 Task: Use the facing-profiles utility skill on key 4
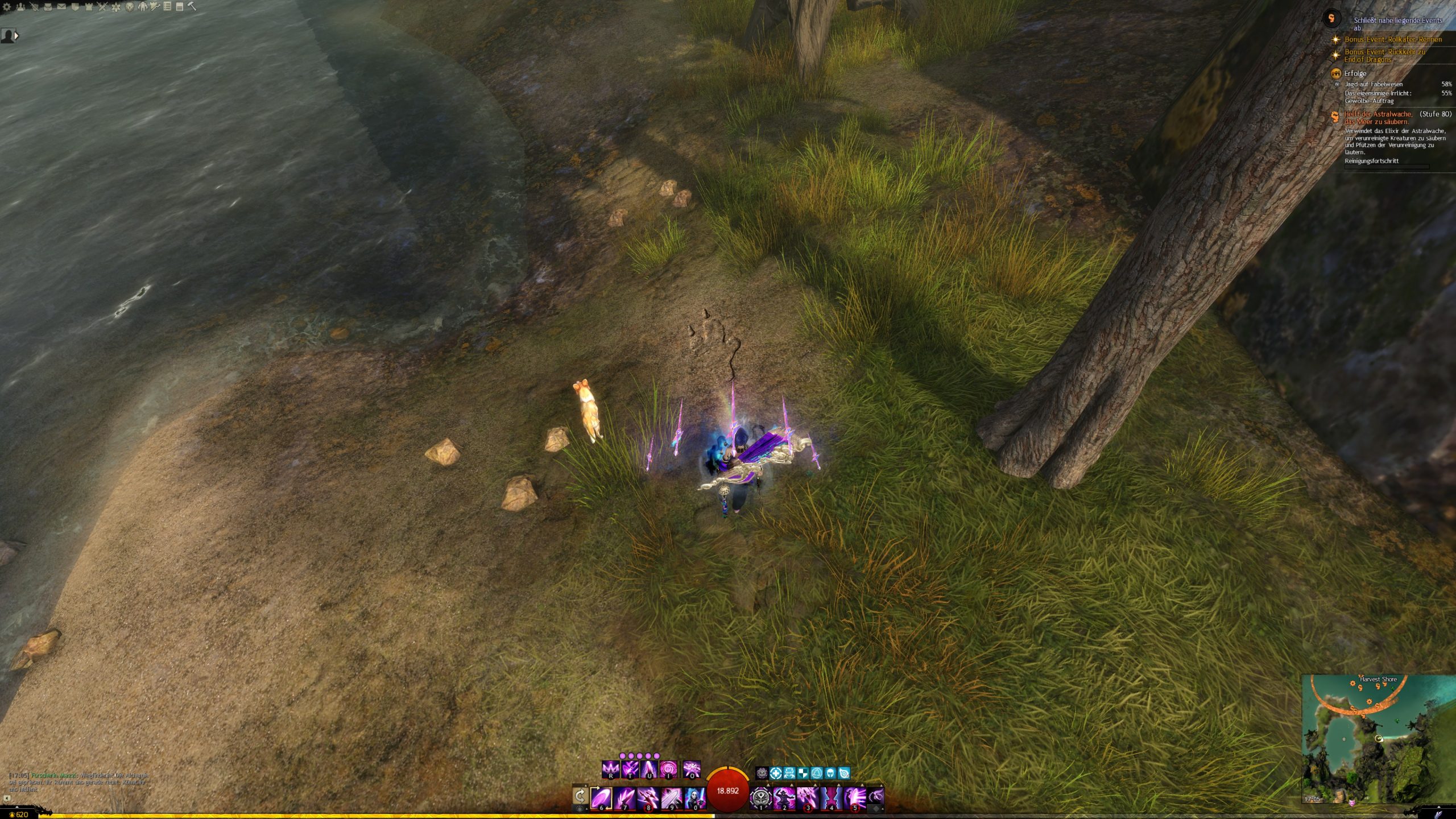coord(831,798)
